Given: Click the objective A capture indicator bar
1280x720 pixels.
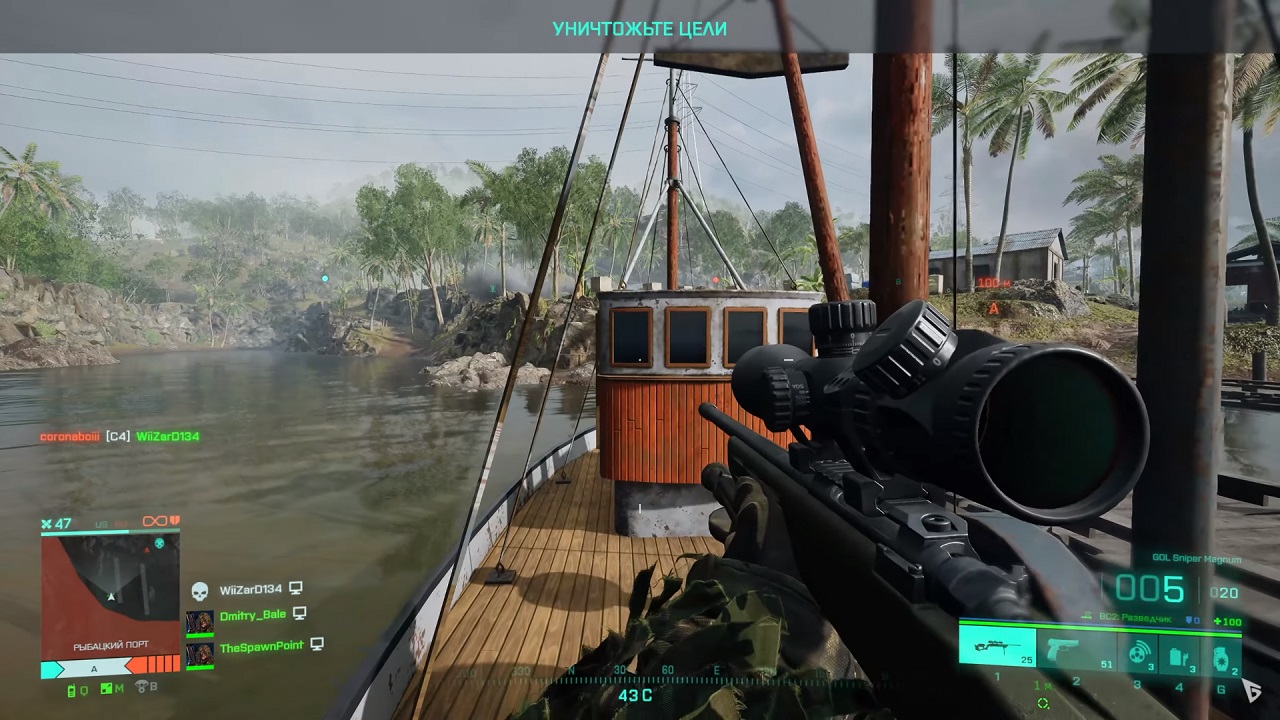Looking at the screenshot, I should [110, 667].
